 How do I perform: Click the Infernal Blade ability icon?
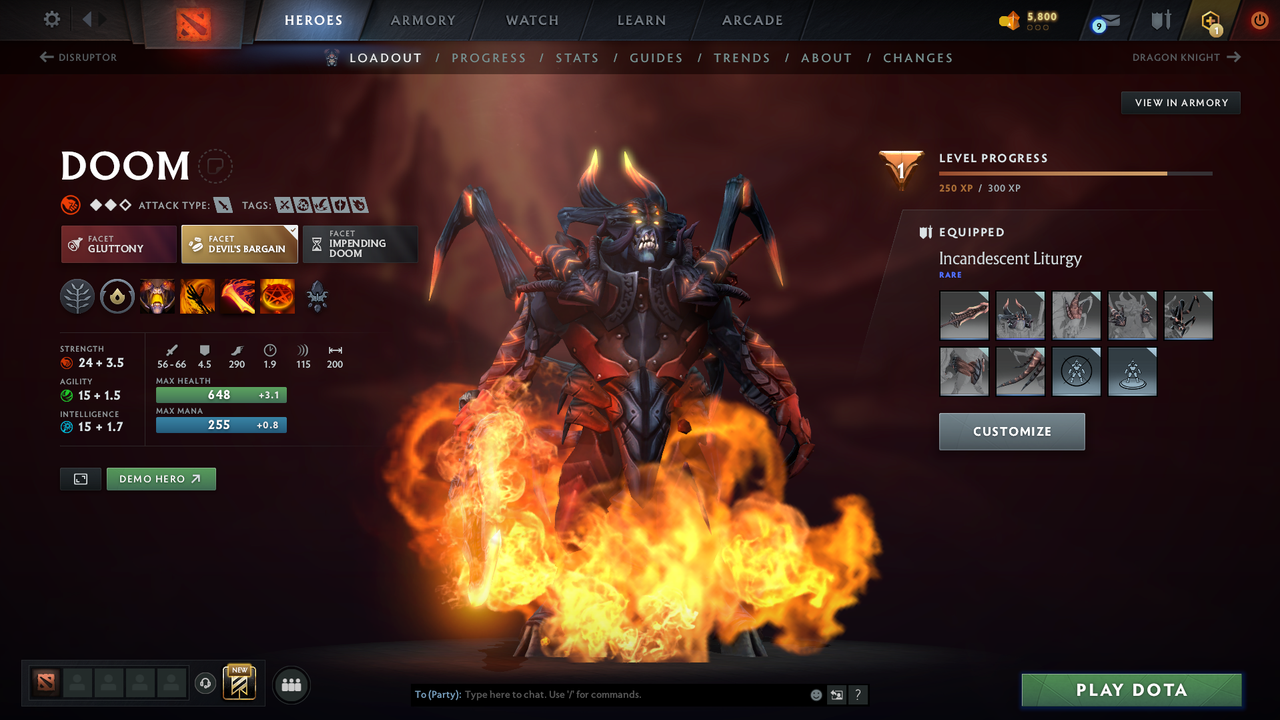click(237, 296)
